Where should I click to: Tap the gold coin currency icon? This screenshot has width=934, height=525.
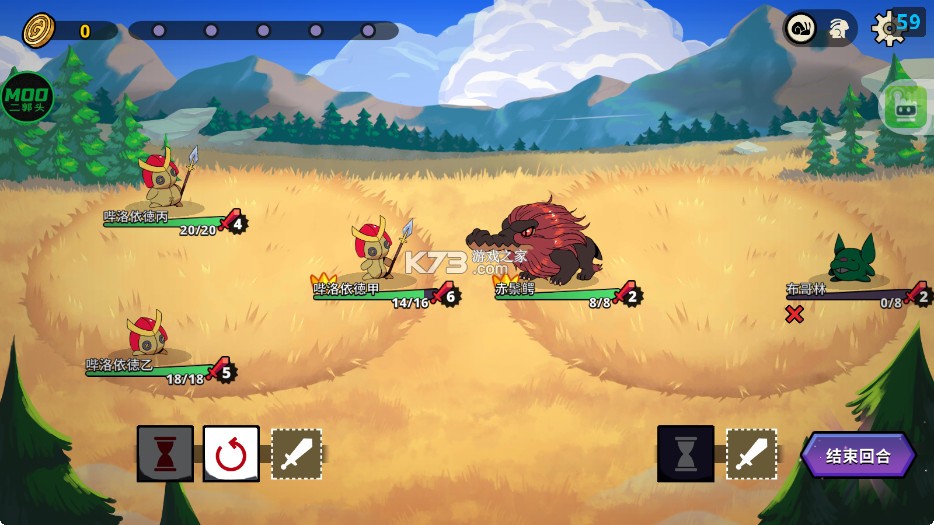39,30
